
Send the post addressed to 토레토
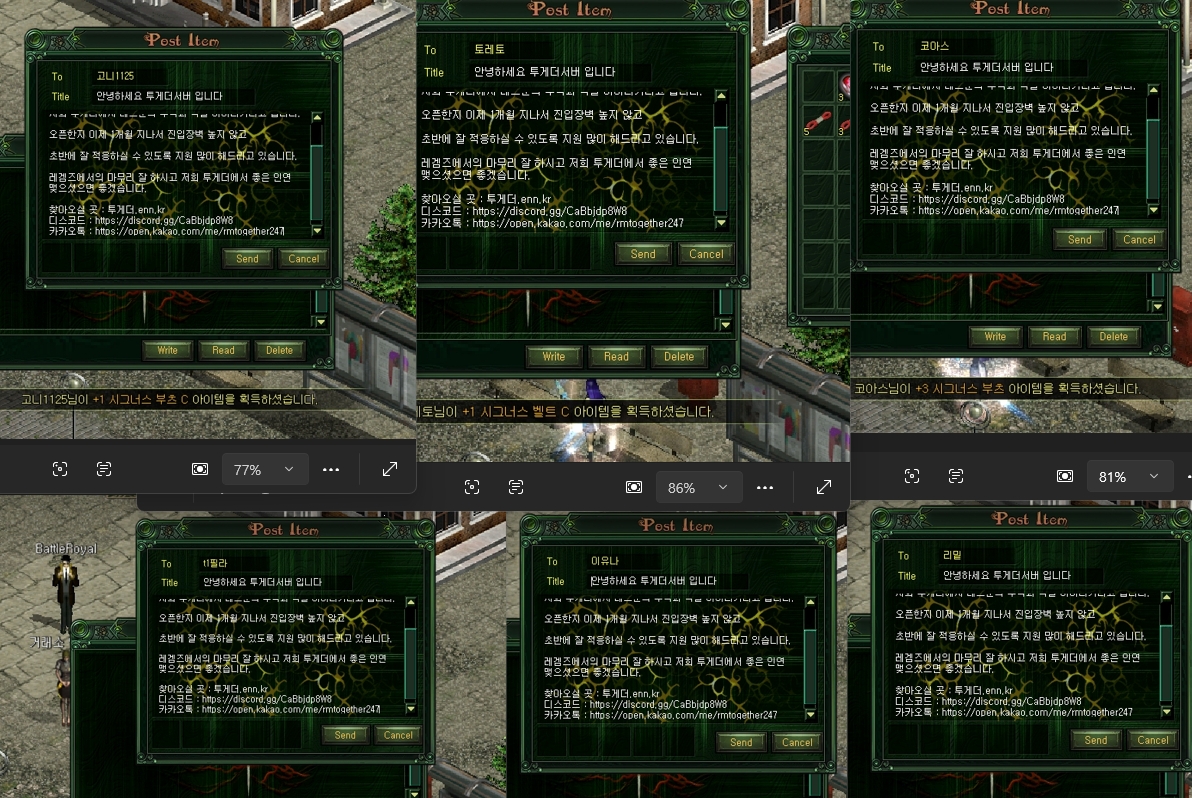pyautogui.click(x=643, y=254)
